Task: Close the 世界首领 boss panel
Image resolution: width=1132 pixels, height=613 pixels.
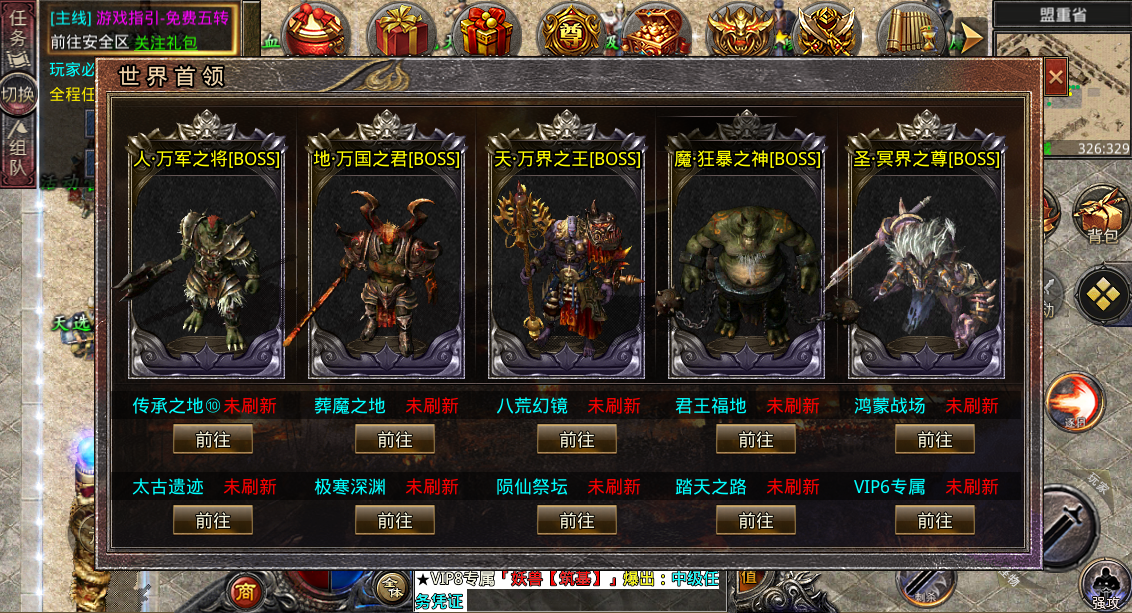Action: [1055, 78]
